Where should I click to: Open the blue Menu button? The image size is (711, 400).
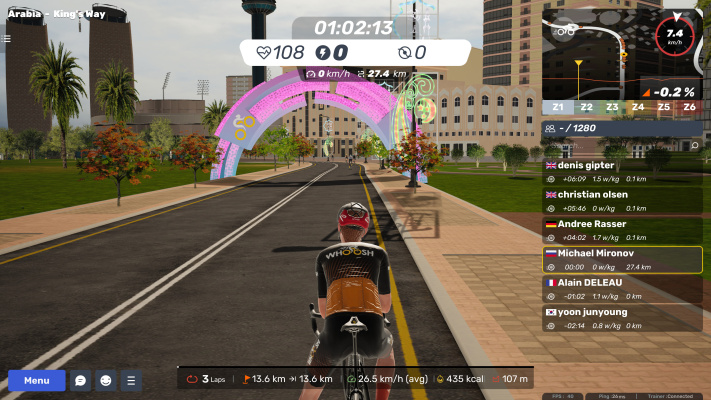36,380
